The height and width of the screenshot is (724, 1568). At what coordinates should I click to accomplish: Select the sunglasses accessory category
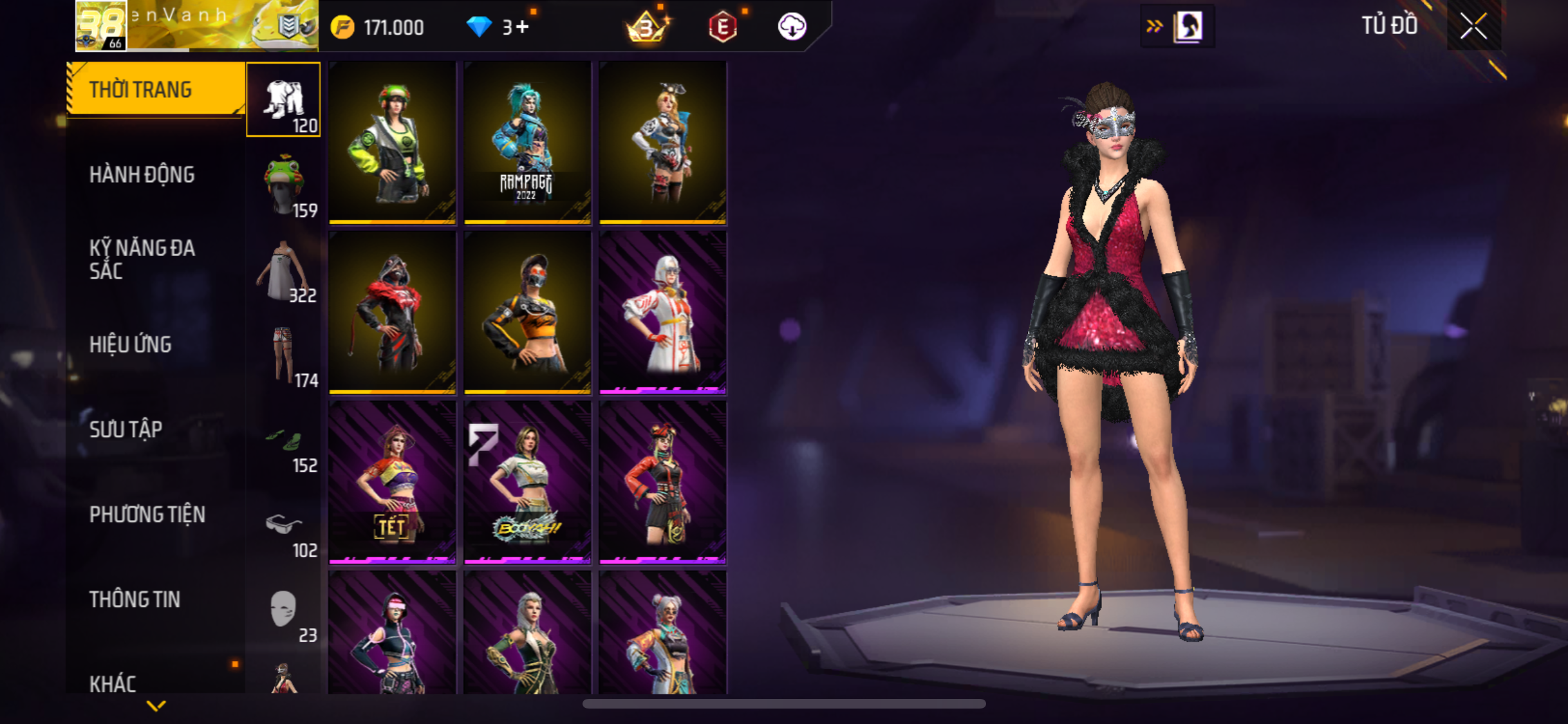click(x=284, y=526)
